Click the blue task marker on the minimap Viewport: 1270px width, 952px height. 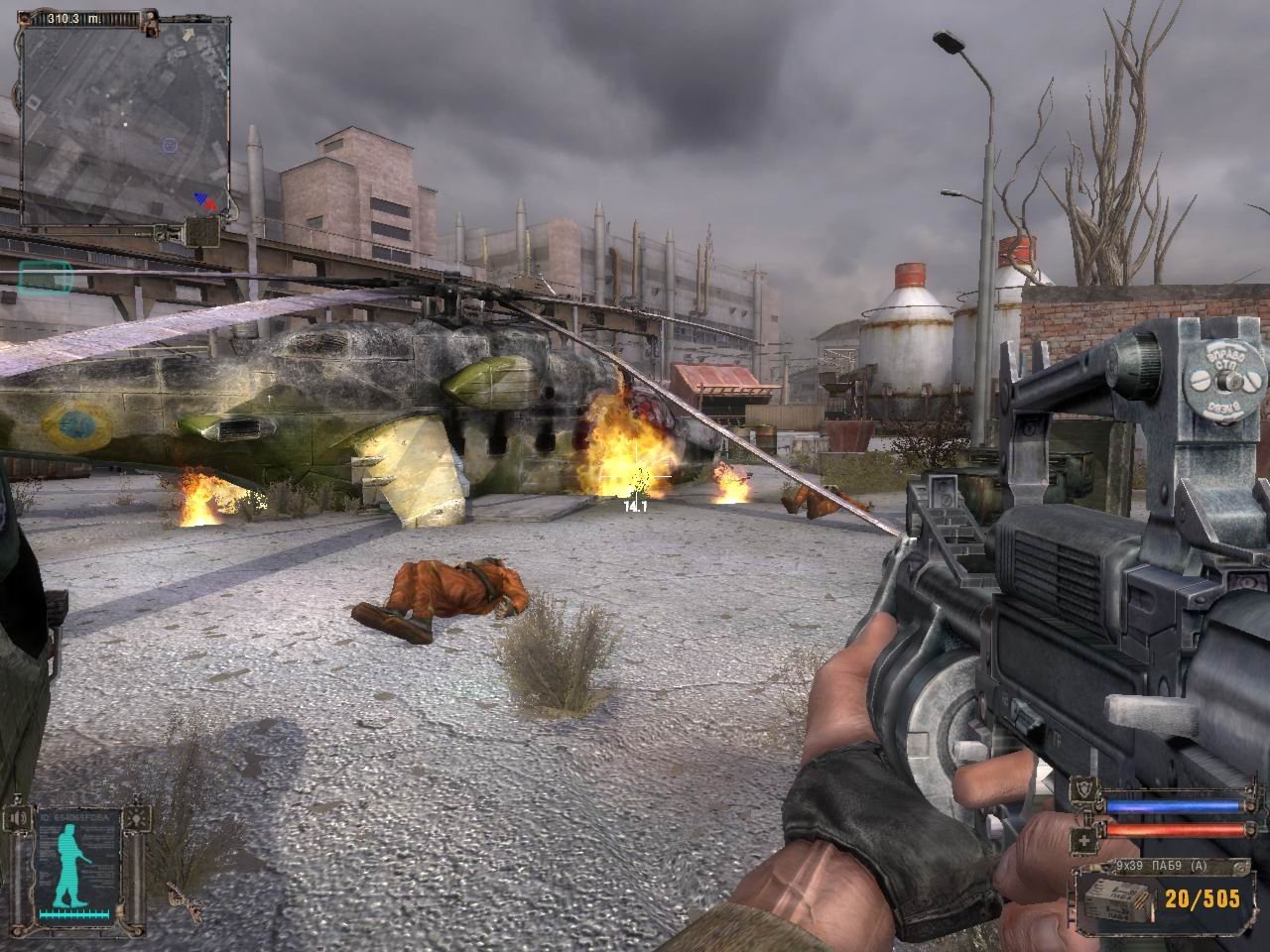point(170,144)
